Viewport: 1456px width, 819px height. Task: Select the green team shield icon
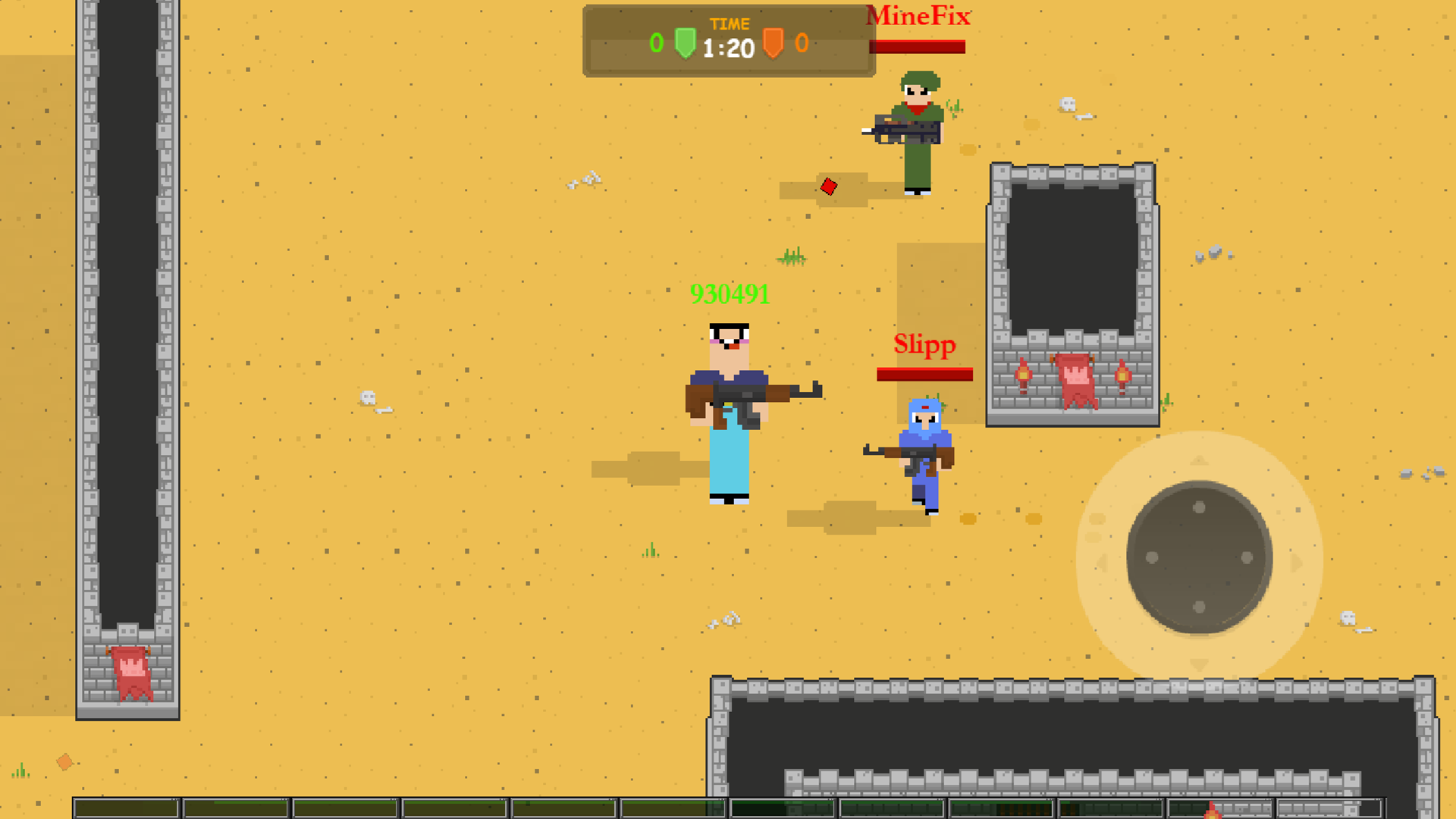(685, 43)
